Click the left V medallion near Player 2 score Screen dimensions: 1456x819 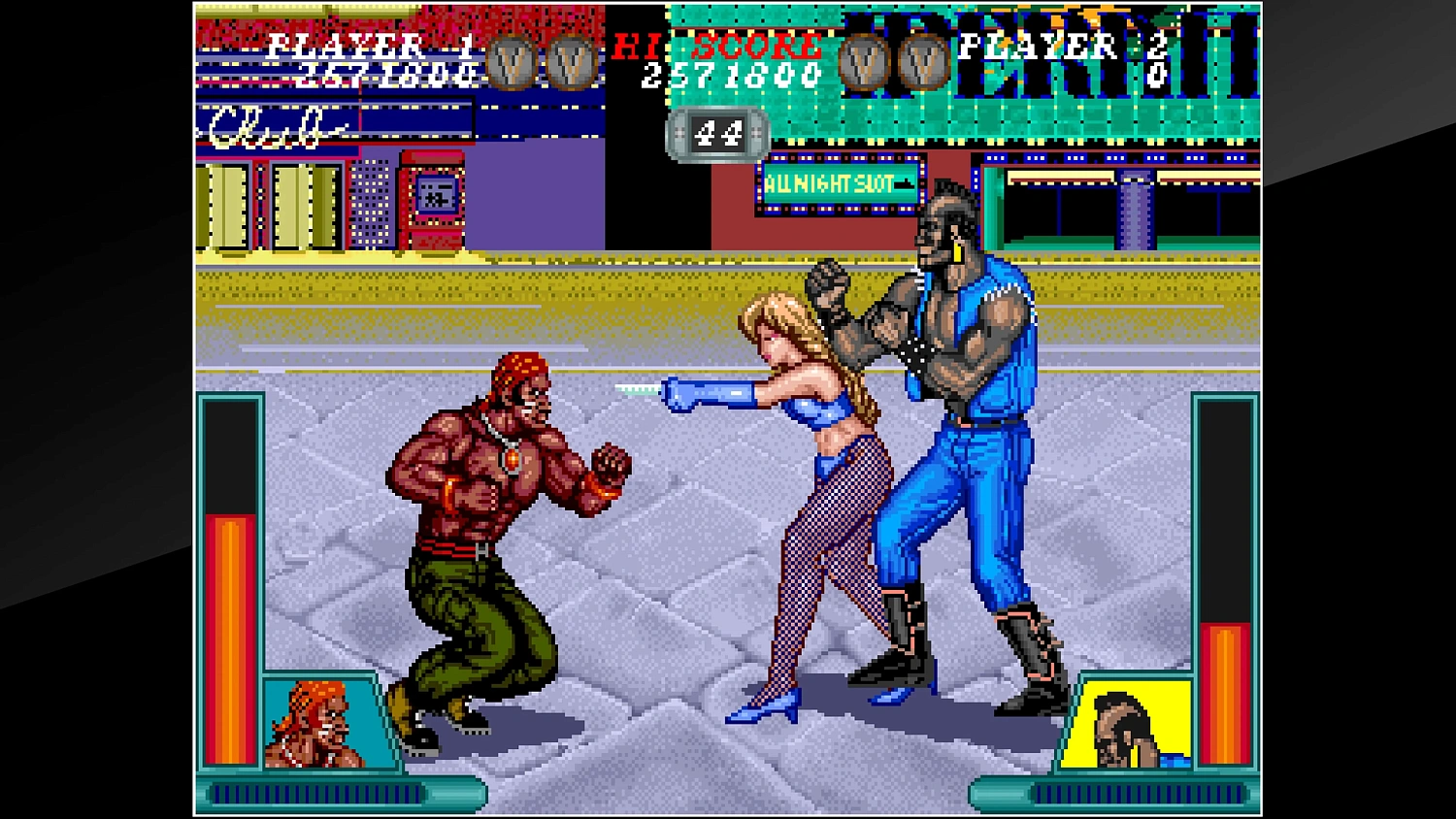click(861, 60)
